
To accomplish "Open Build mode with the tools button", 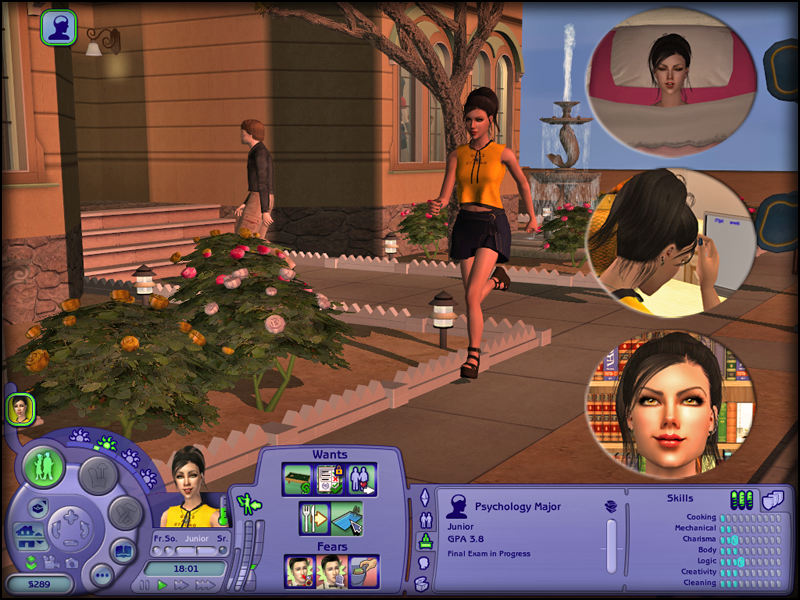I will coord(125,513).
